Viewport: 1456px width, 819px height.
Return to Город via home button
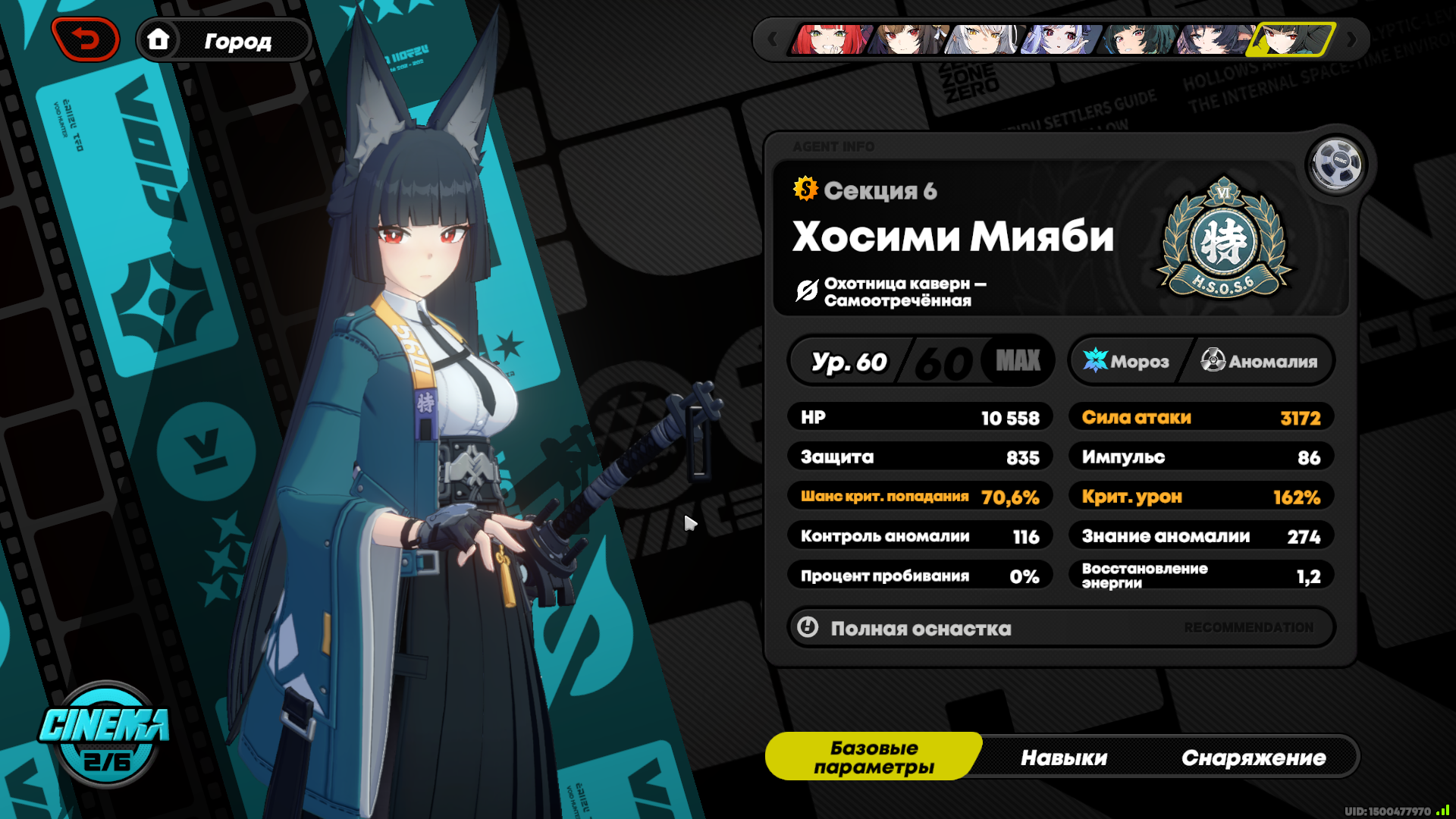(223, 40)
